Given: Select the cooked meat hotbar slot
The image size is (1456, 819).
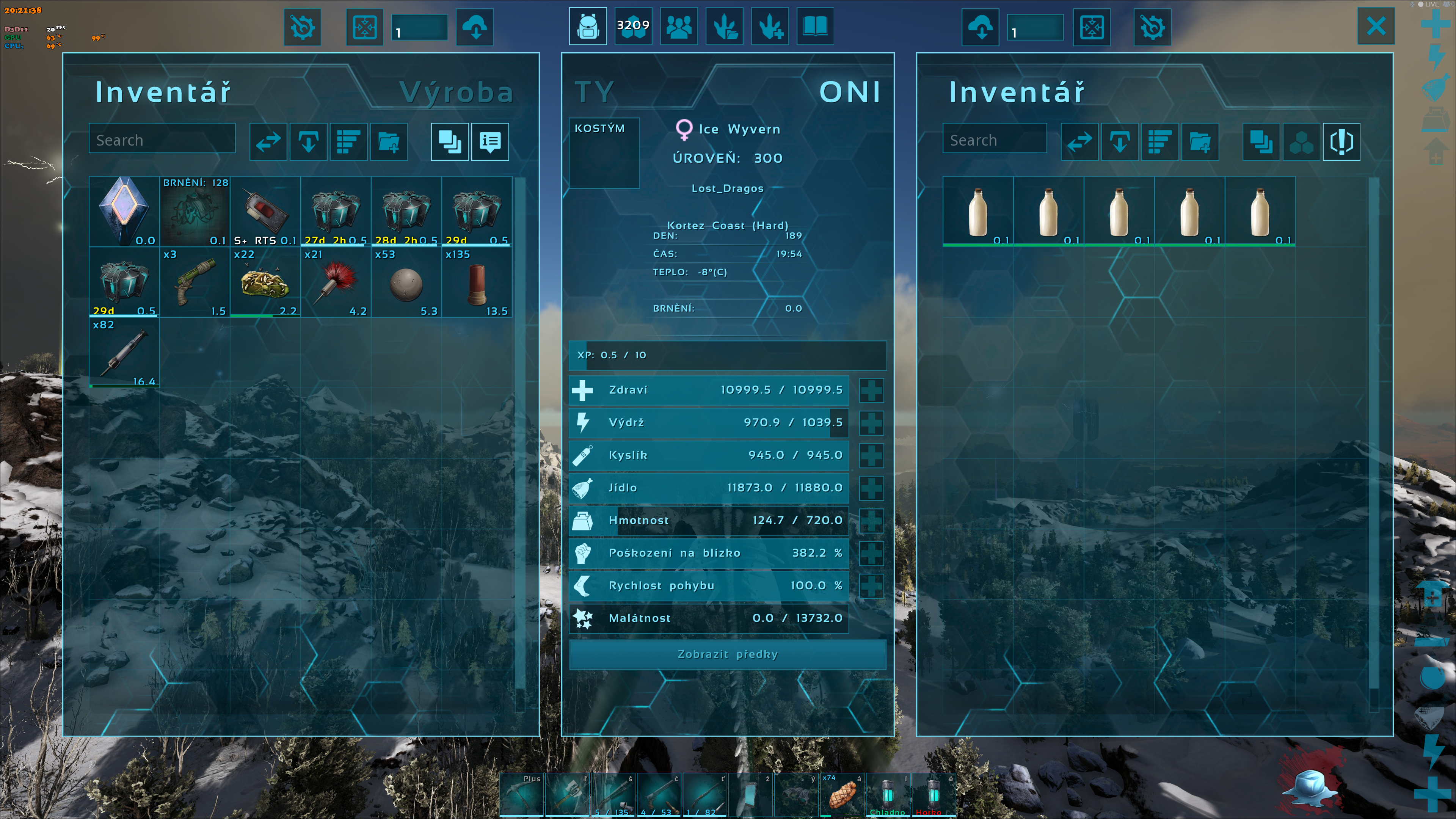Looking at the screenshot, I should pos(842,794).
